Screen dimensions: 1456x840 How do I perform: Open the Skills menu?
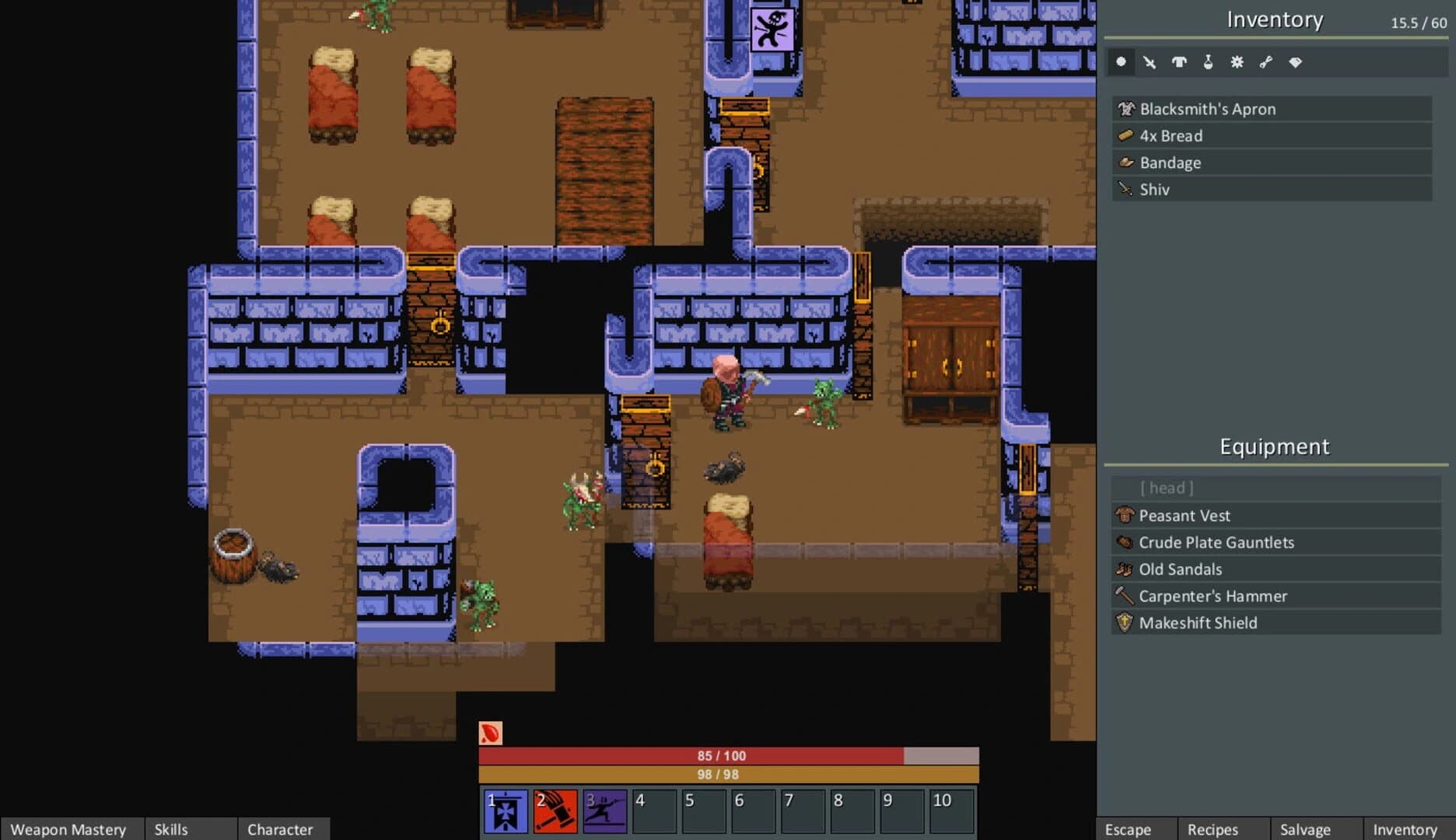click(170, 829)
